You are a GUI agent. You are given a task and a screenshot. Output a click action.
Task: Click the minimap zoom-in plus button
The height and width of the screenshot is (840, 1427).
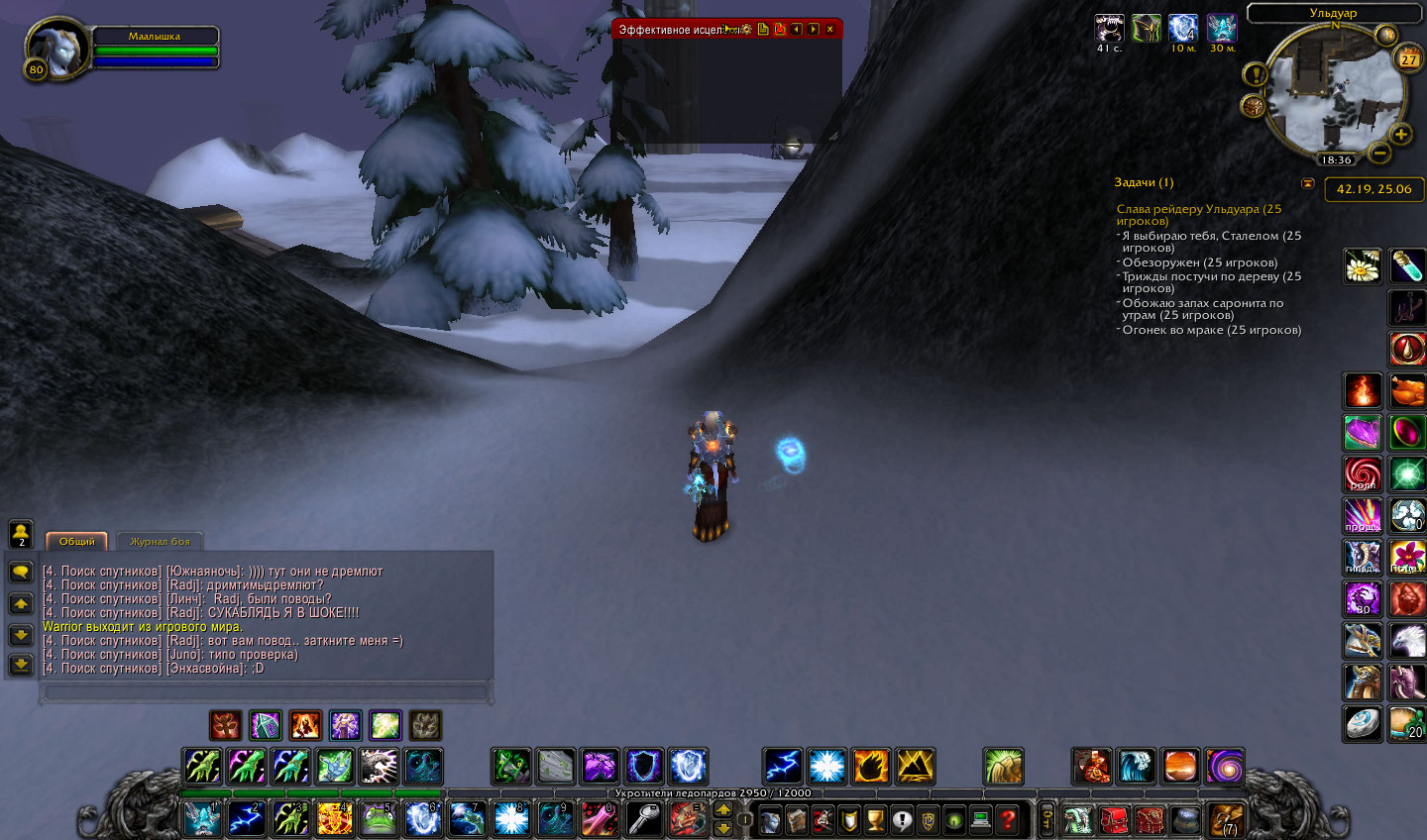(x=1400, y=135)
